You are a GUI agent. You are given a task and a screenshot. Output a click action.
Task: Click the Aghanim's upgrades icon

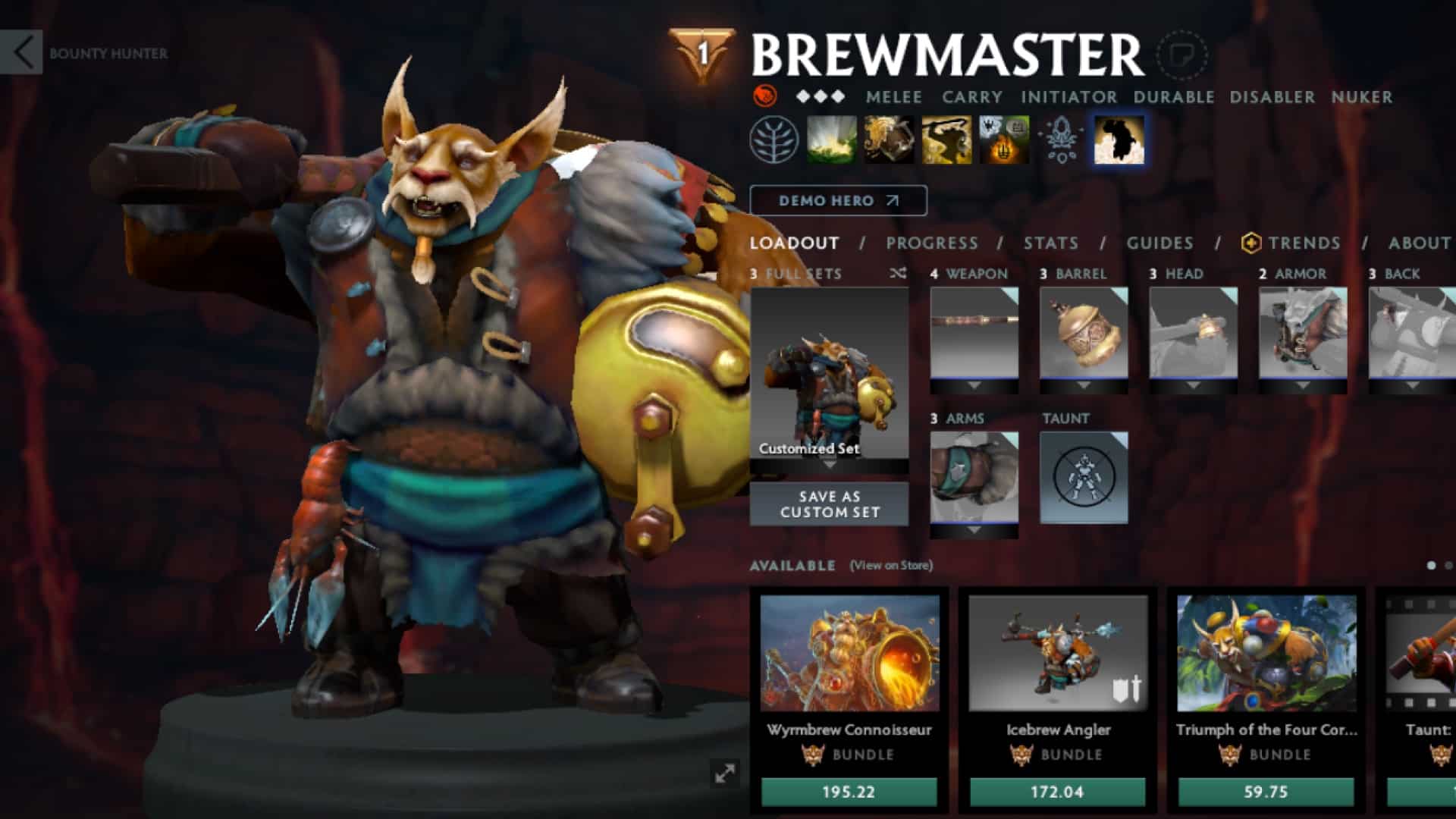click(x=1062, y=139)
